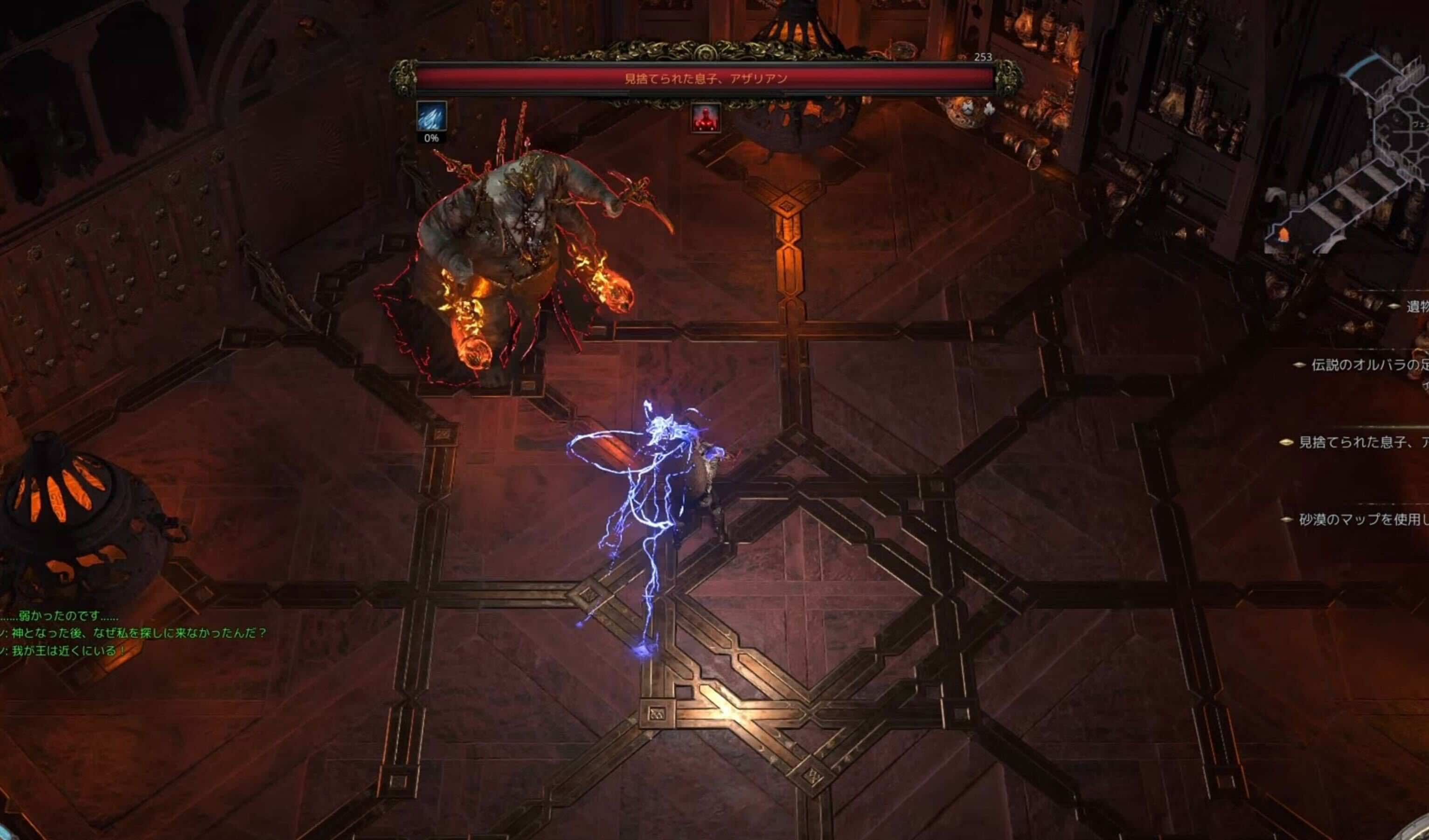1429x840 pixels.
Task: Click the blue exit marker on the minimap
Action: [1364, 65]
